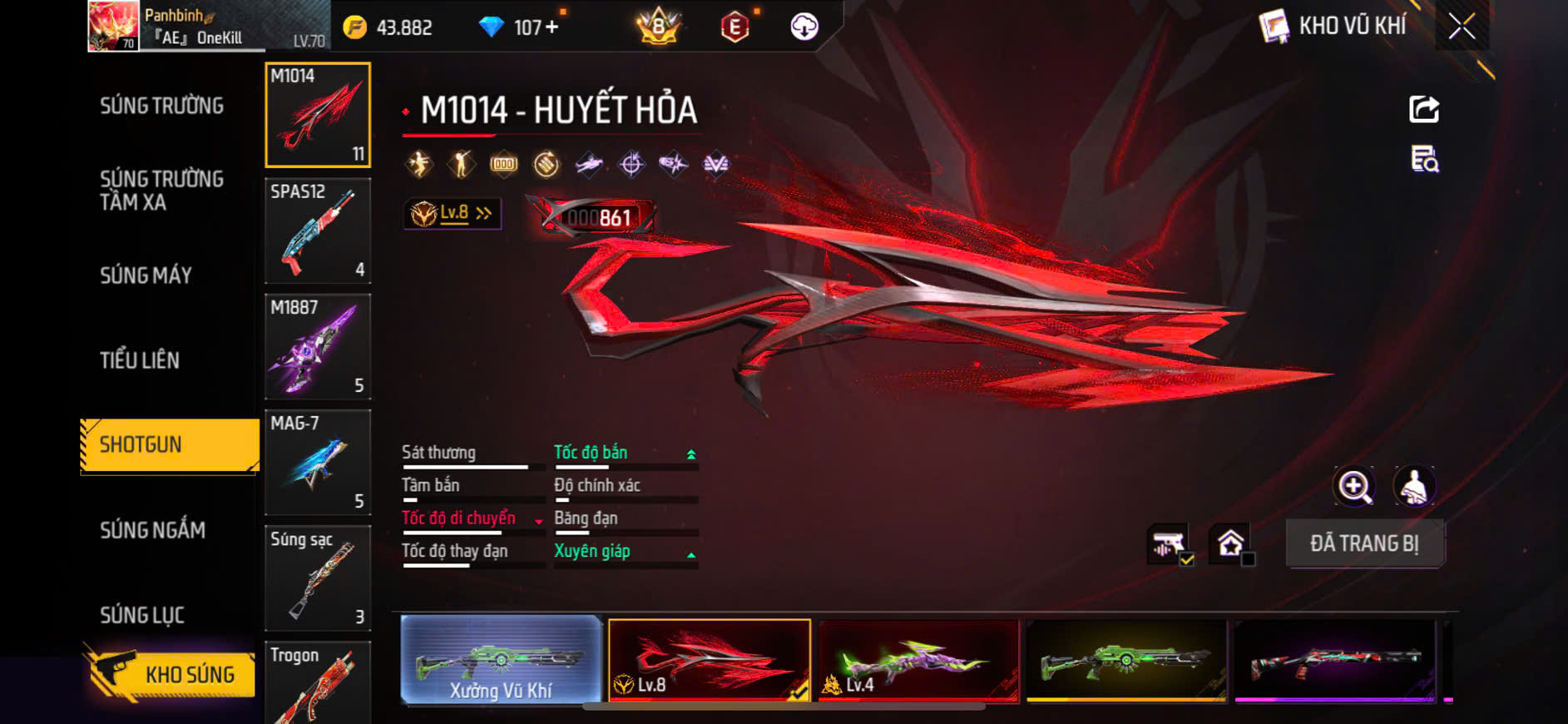The height and width of the screenshot is (724, 1568).
Task: Open the Súng Máy category
Action: [146, 275]
